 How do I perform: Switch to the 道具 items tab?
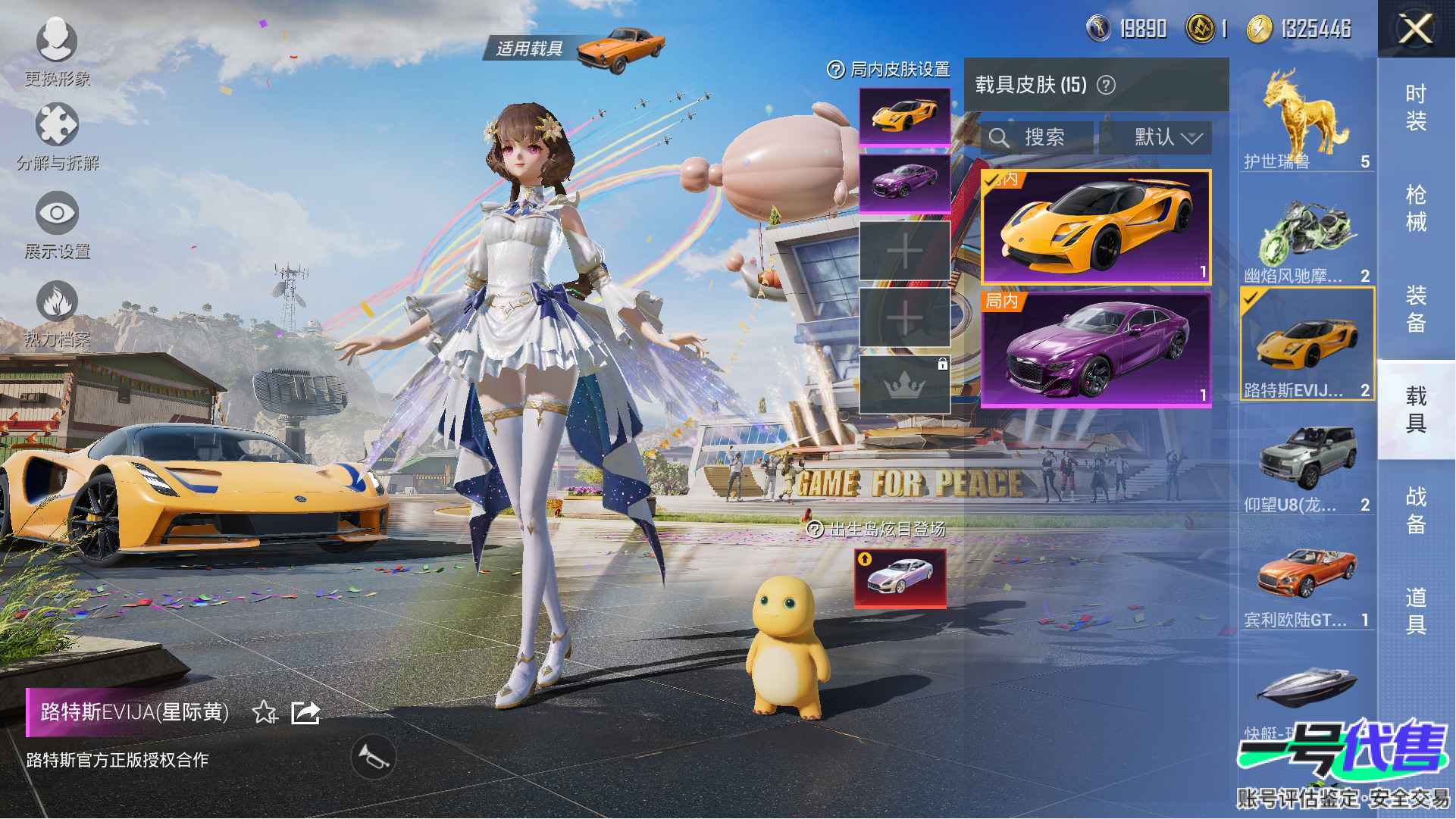point(1415,611)
